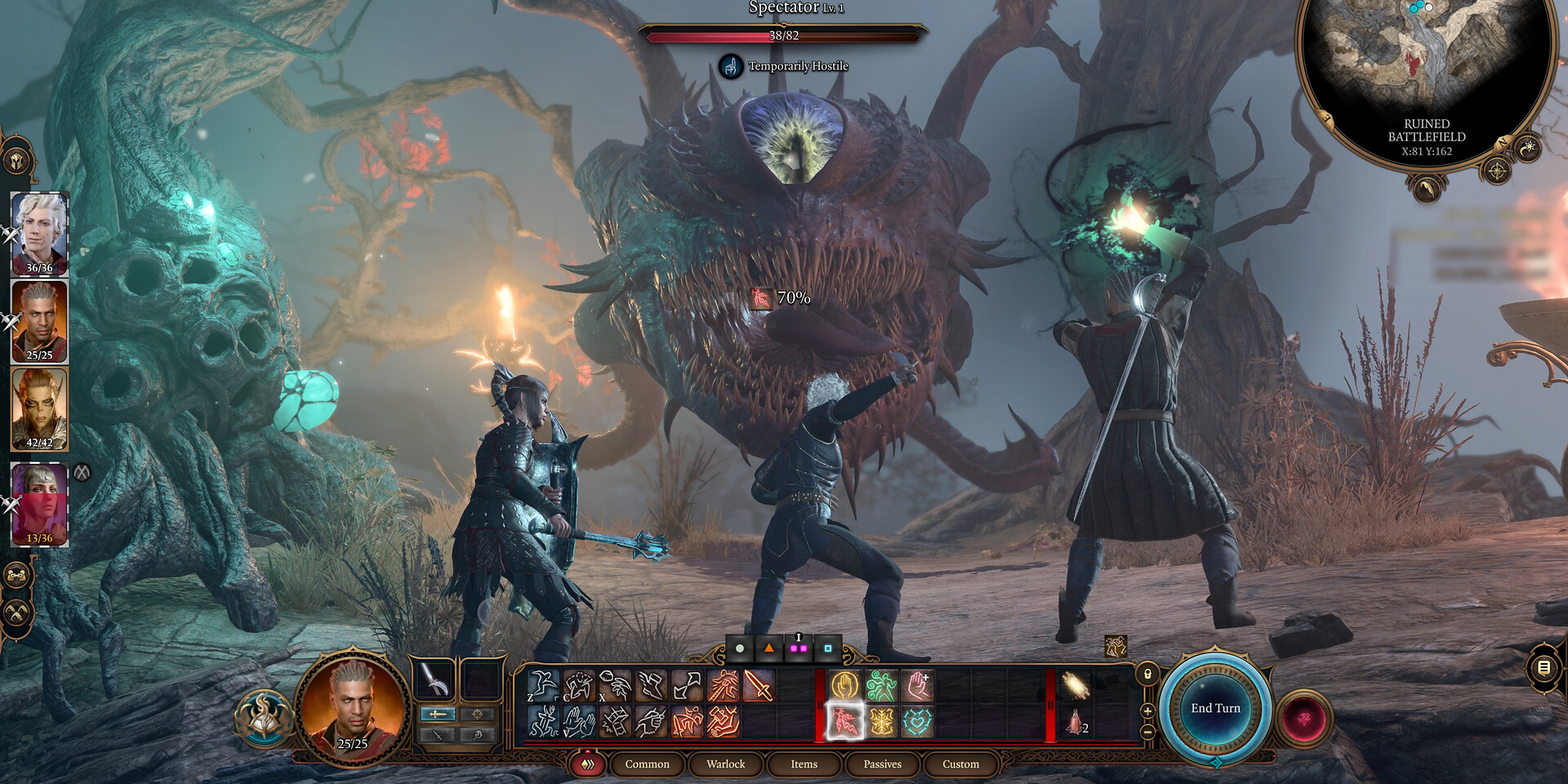Open the Warlock hotbar tab
1568x784 pixels.
pyautogui.click(x=725, y=764)
